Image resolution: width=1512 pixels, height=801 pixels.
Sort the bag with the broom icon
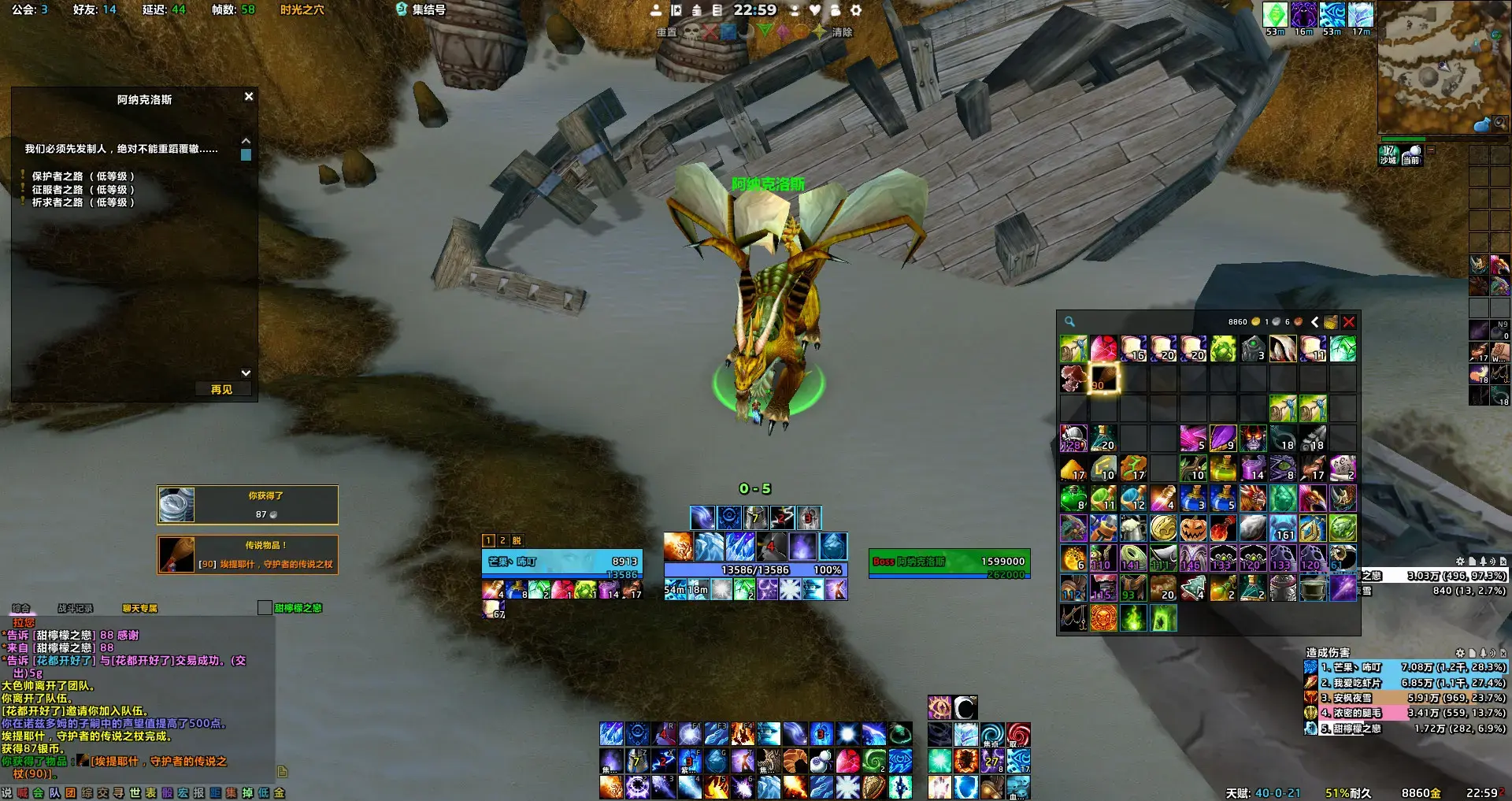(x=1331, y=322)
